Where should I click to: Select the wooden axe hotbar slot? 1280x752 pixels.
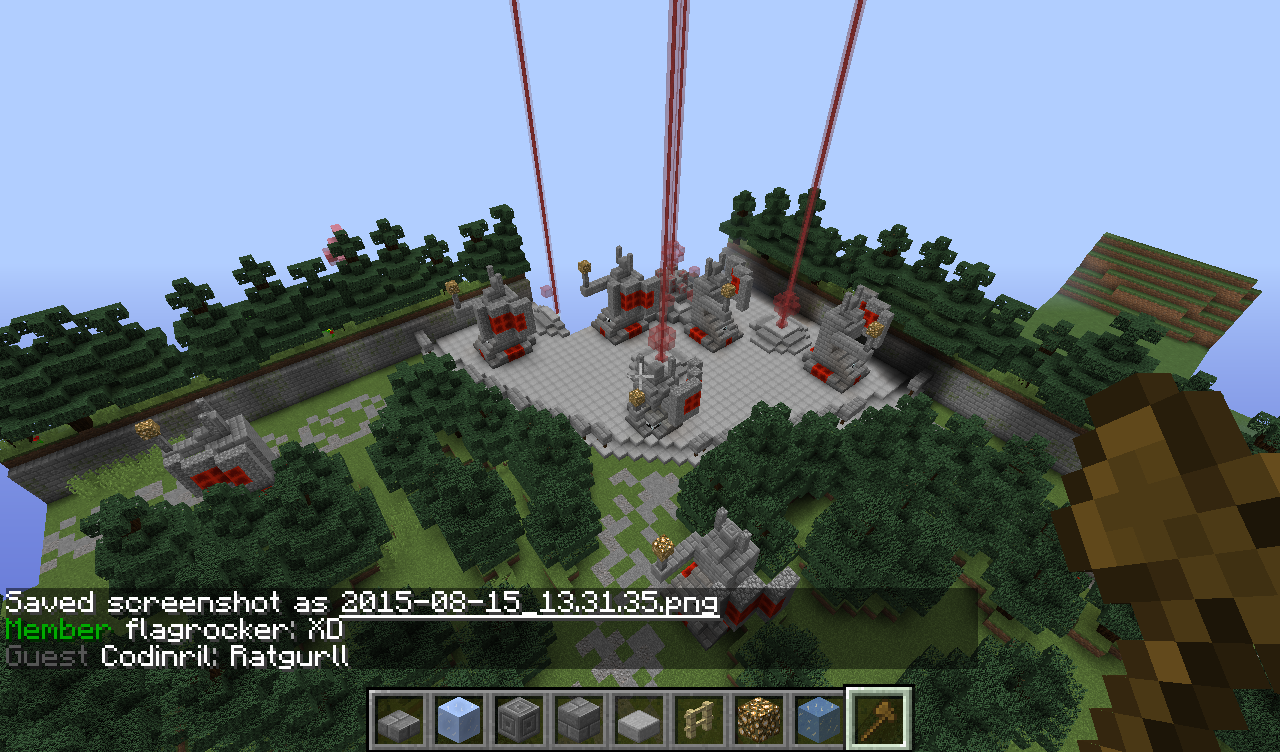pyautogui.click(x=879, y=718)
